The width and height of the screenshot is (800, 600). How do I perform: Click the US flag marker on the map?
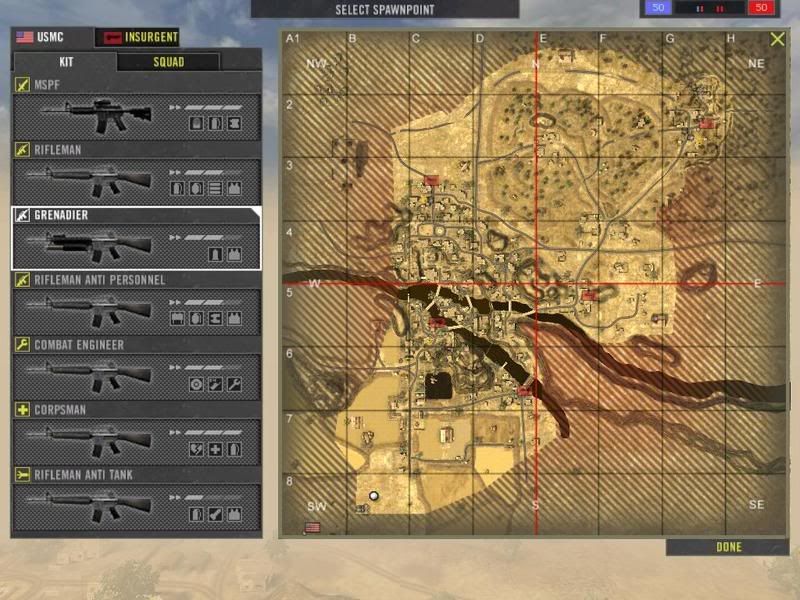point(312,527)
